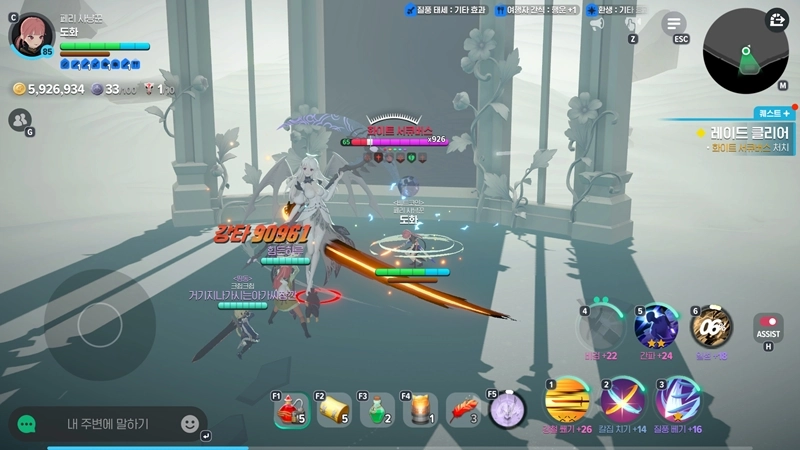Tap the hand gesture emote icon

click(x=633, y=24)
